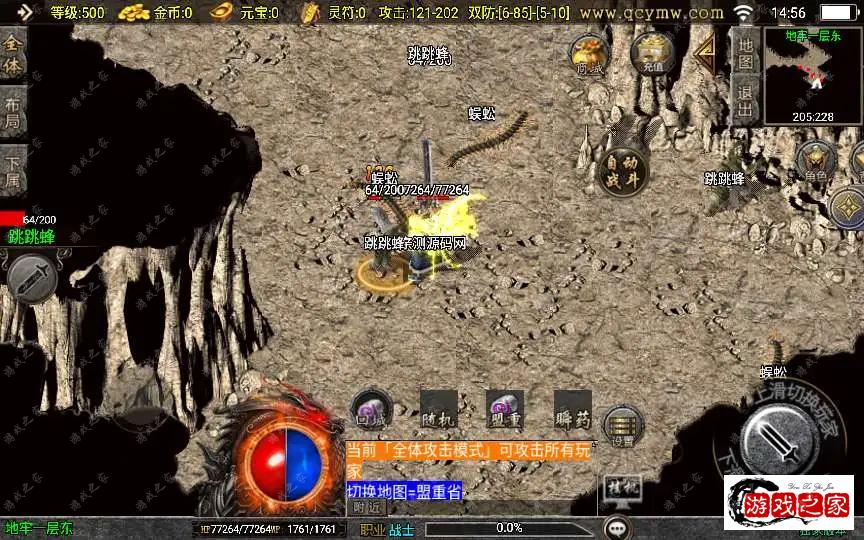The image size is (864, 540).
Task: Tap the sword icon below the target name
Action: [29, 275]
